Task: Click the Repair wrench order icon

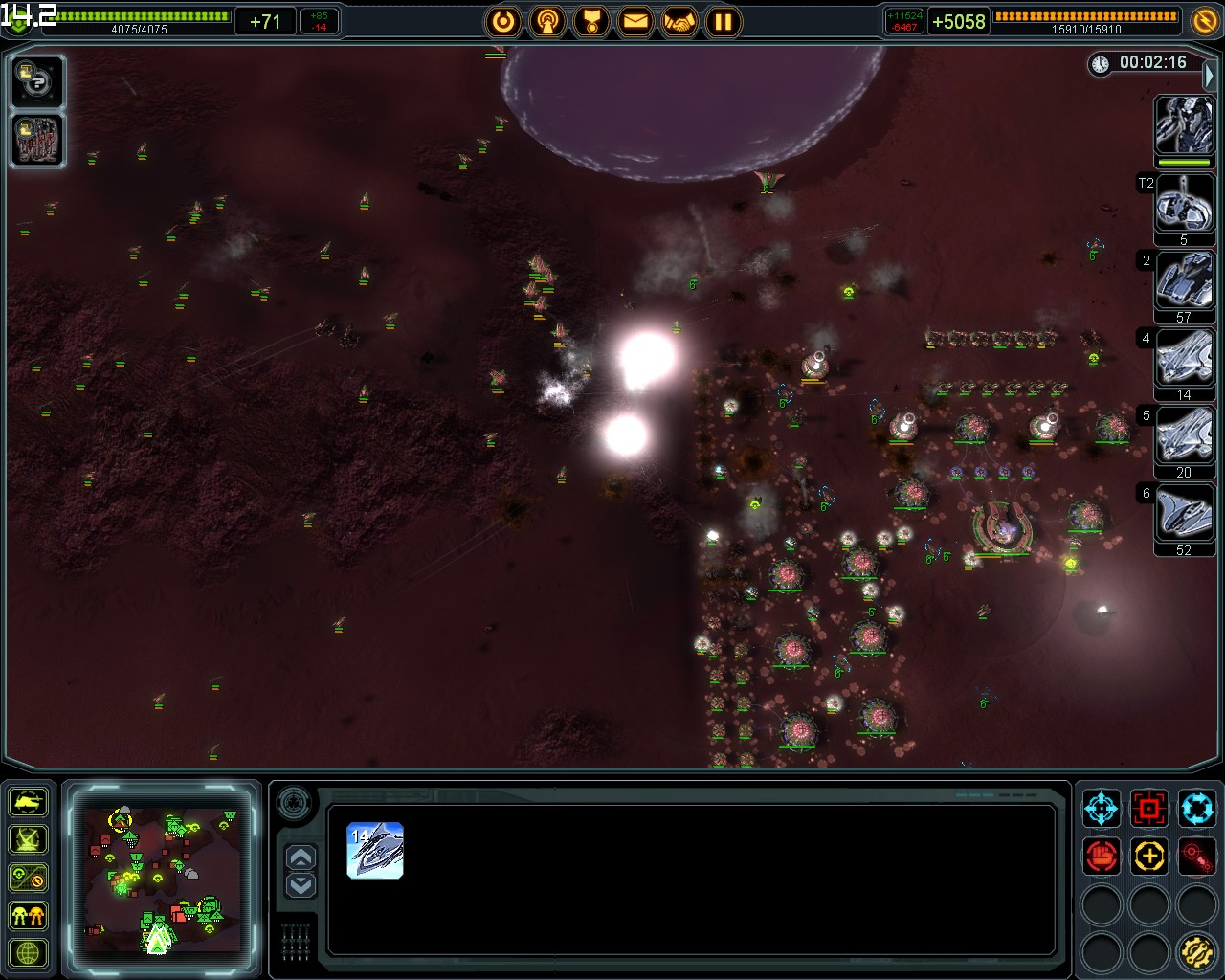Action: (1197, 952)
